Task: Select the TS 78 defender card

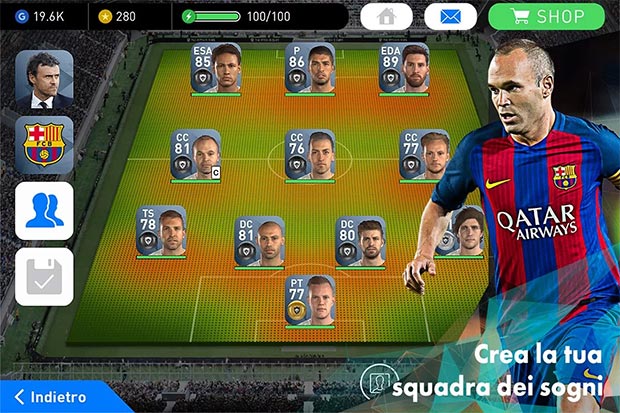Action: pos(161,231)
